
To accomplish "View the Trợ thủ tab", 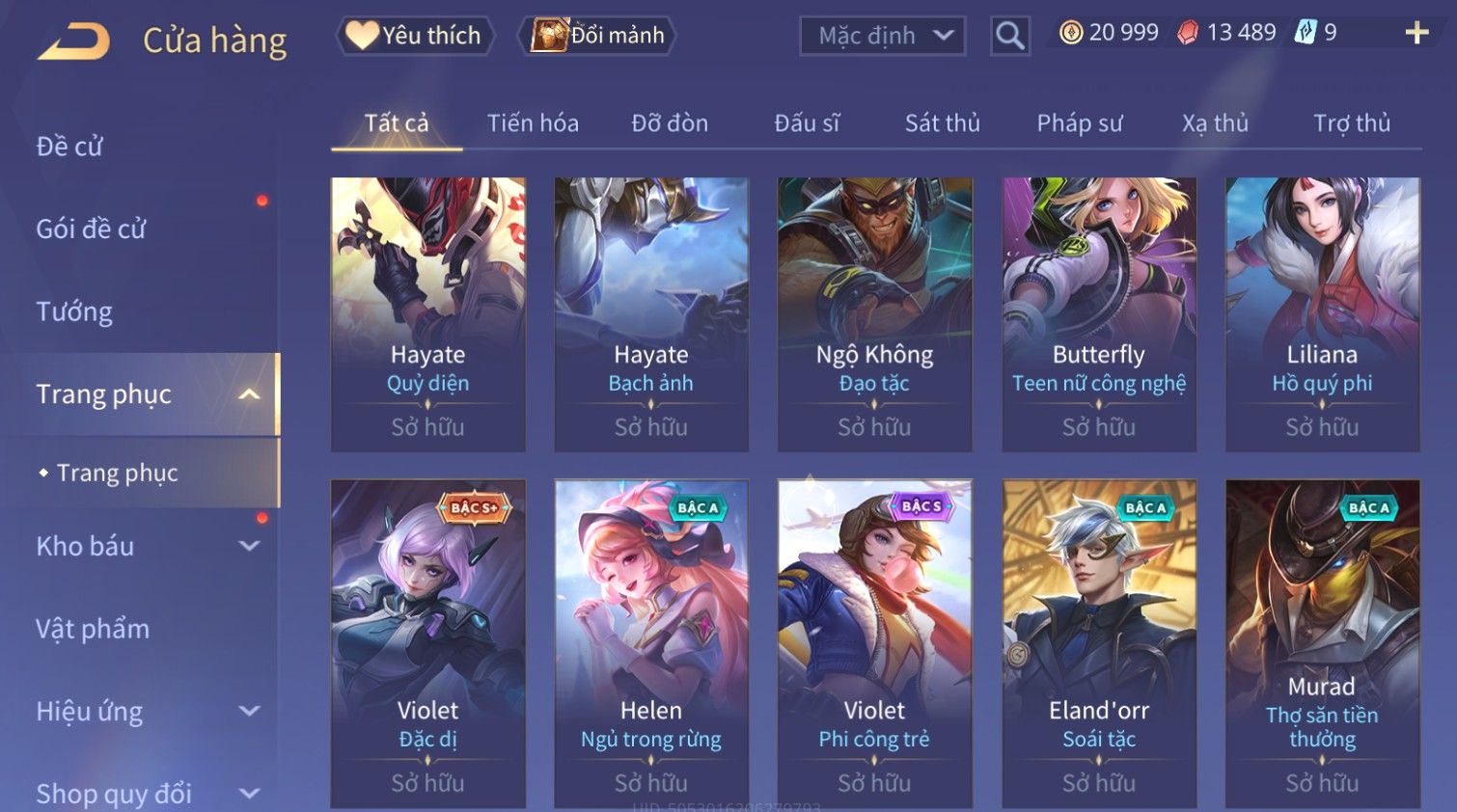I will [1351, 123].
